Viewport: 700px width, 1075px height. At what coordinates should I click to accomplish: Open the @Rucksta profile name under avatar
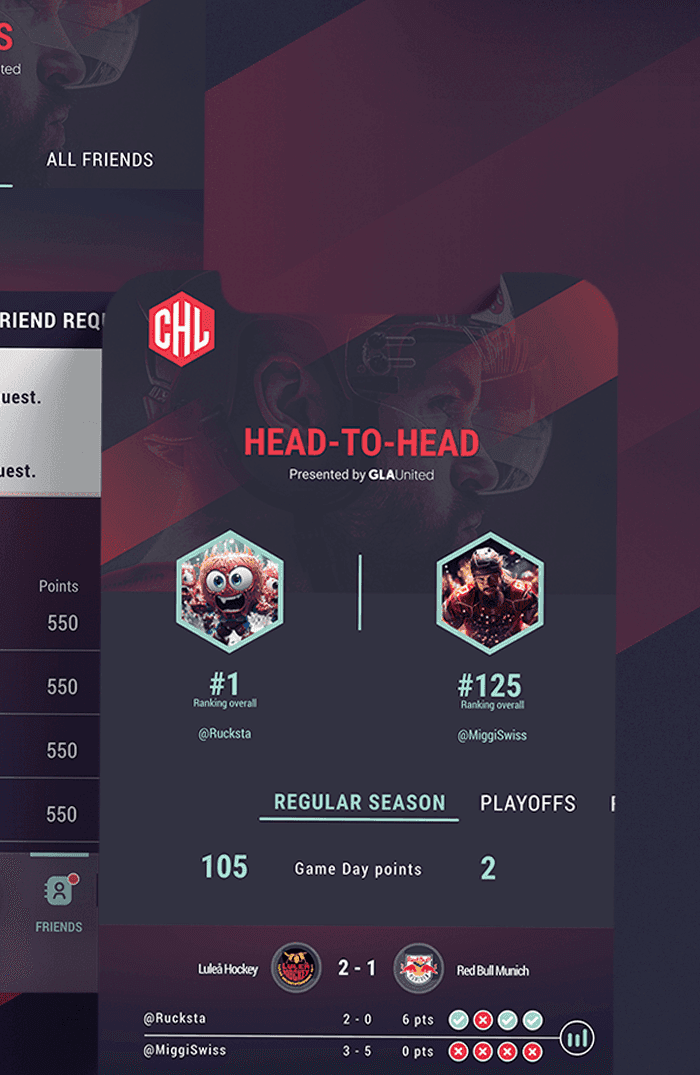click(225, 734)
